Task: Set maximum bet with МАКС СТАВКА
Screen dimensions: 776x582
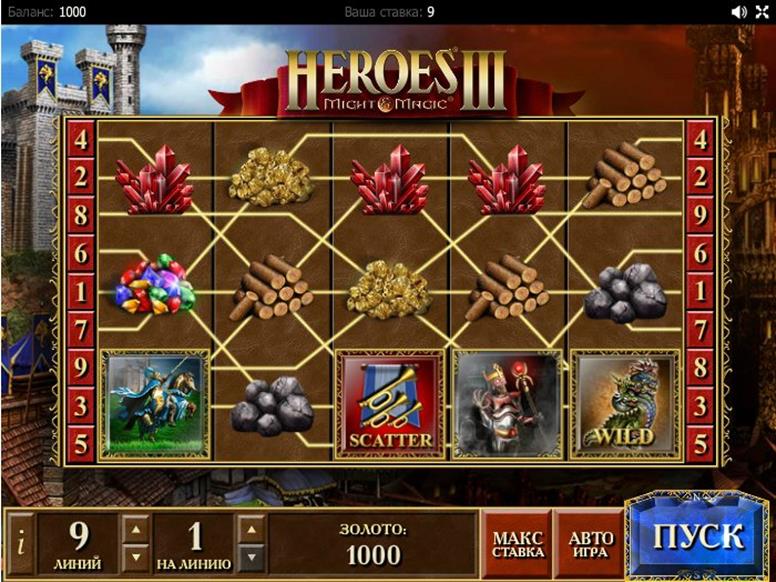Action: (518, 544)
